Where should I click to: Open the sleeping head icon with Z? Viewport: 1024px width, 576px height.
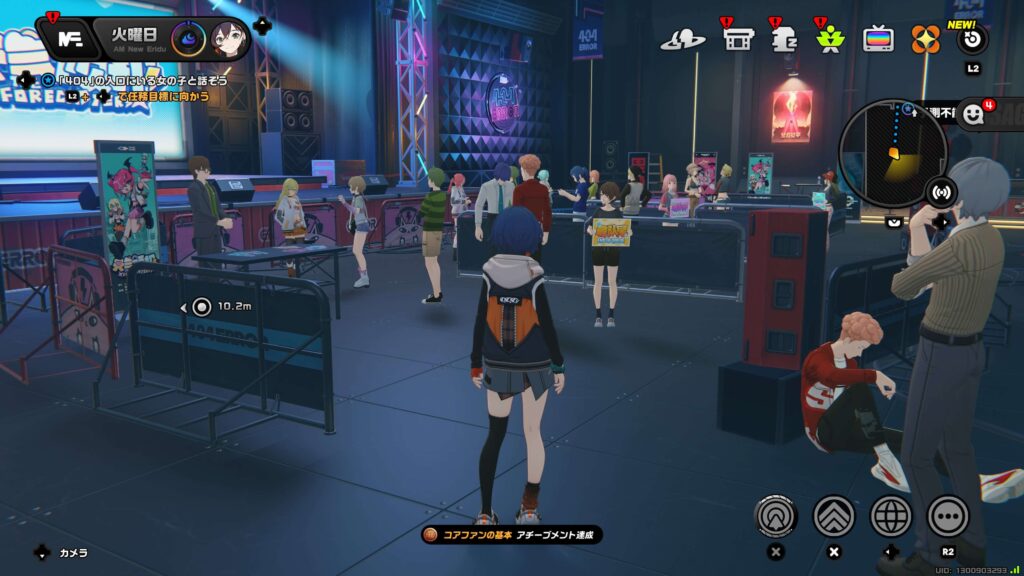783,40
